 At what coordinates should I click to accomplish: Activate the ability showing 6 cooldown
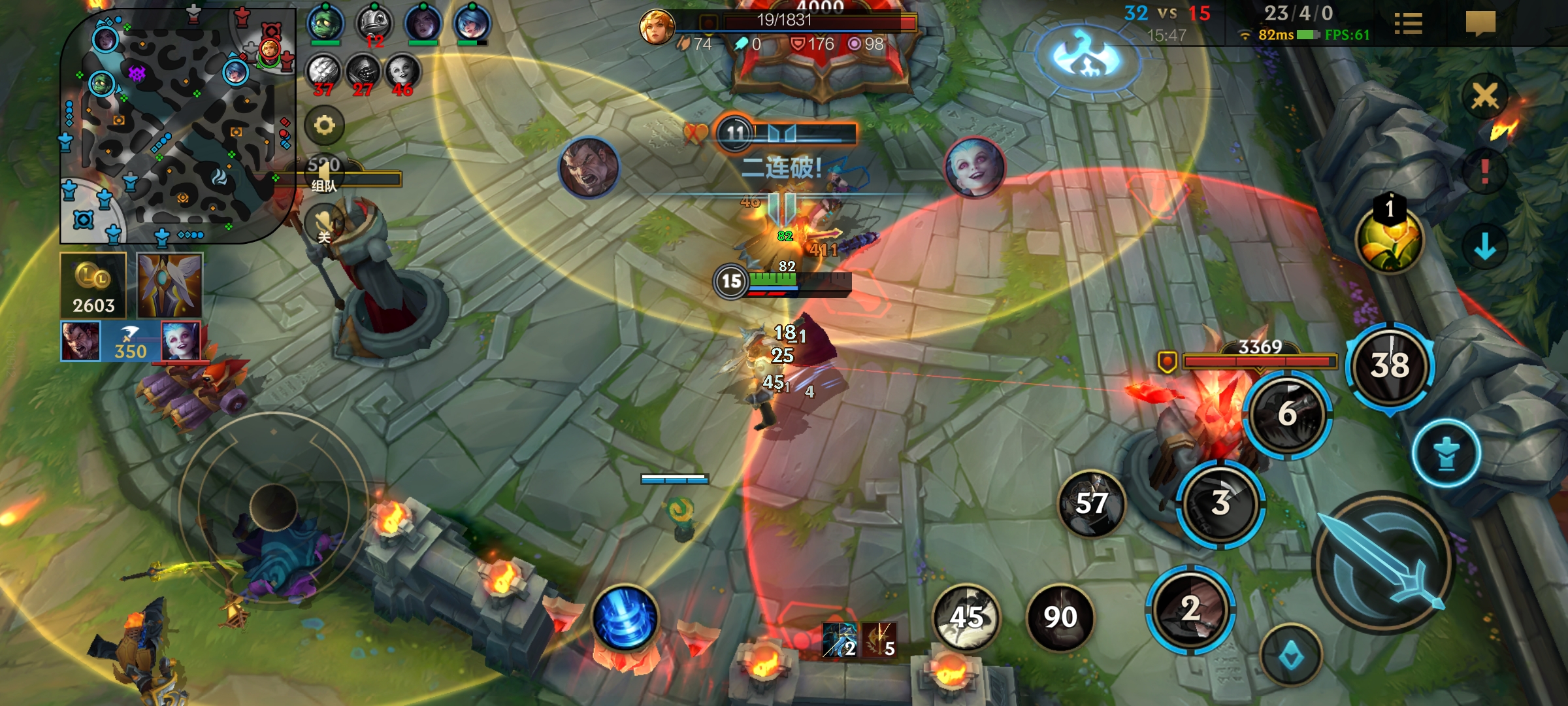[1287, 414]
